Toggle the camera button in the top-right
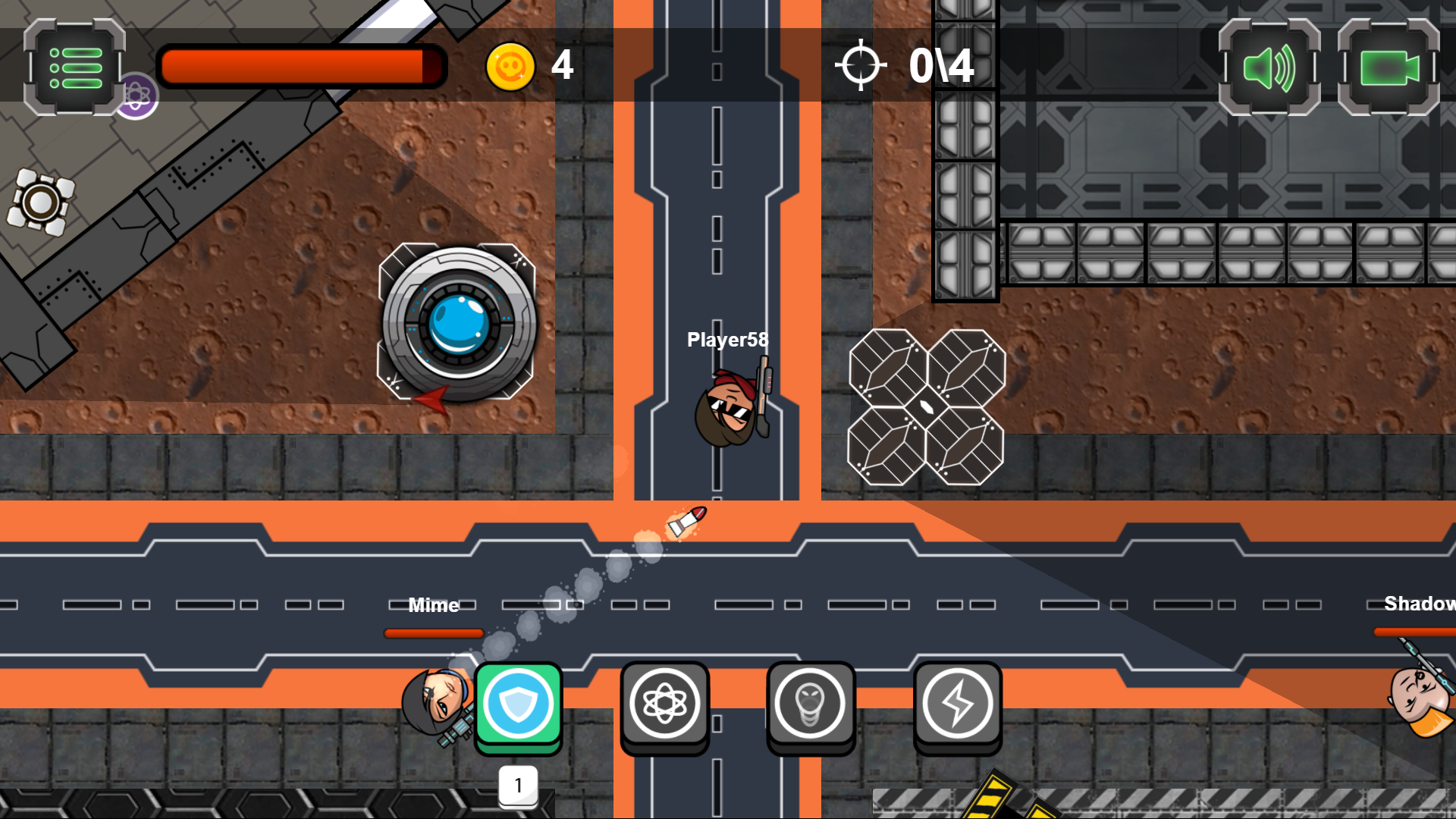The width and height of the screenshot is (1456, 819). [x=1389, y=68]
